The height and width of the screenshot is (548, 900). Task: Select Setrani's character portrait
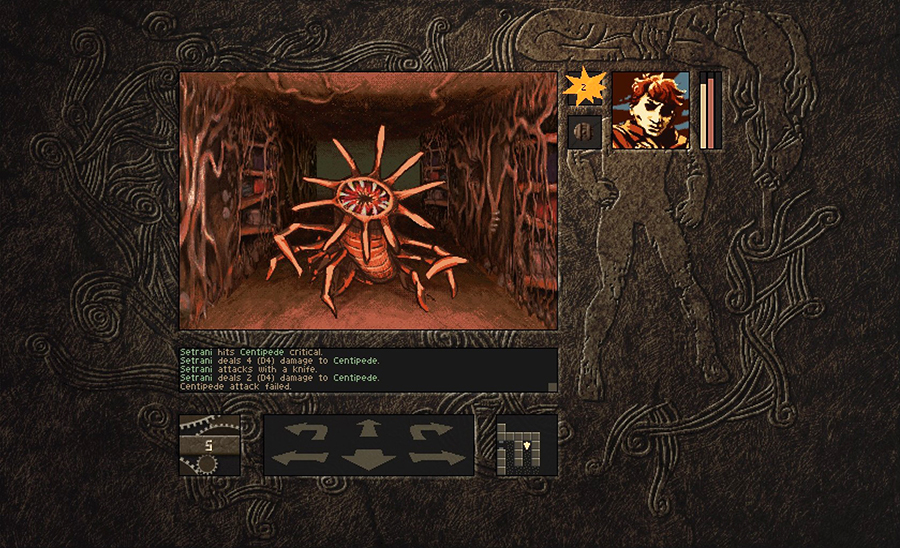pos(650,110)
